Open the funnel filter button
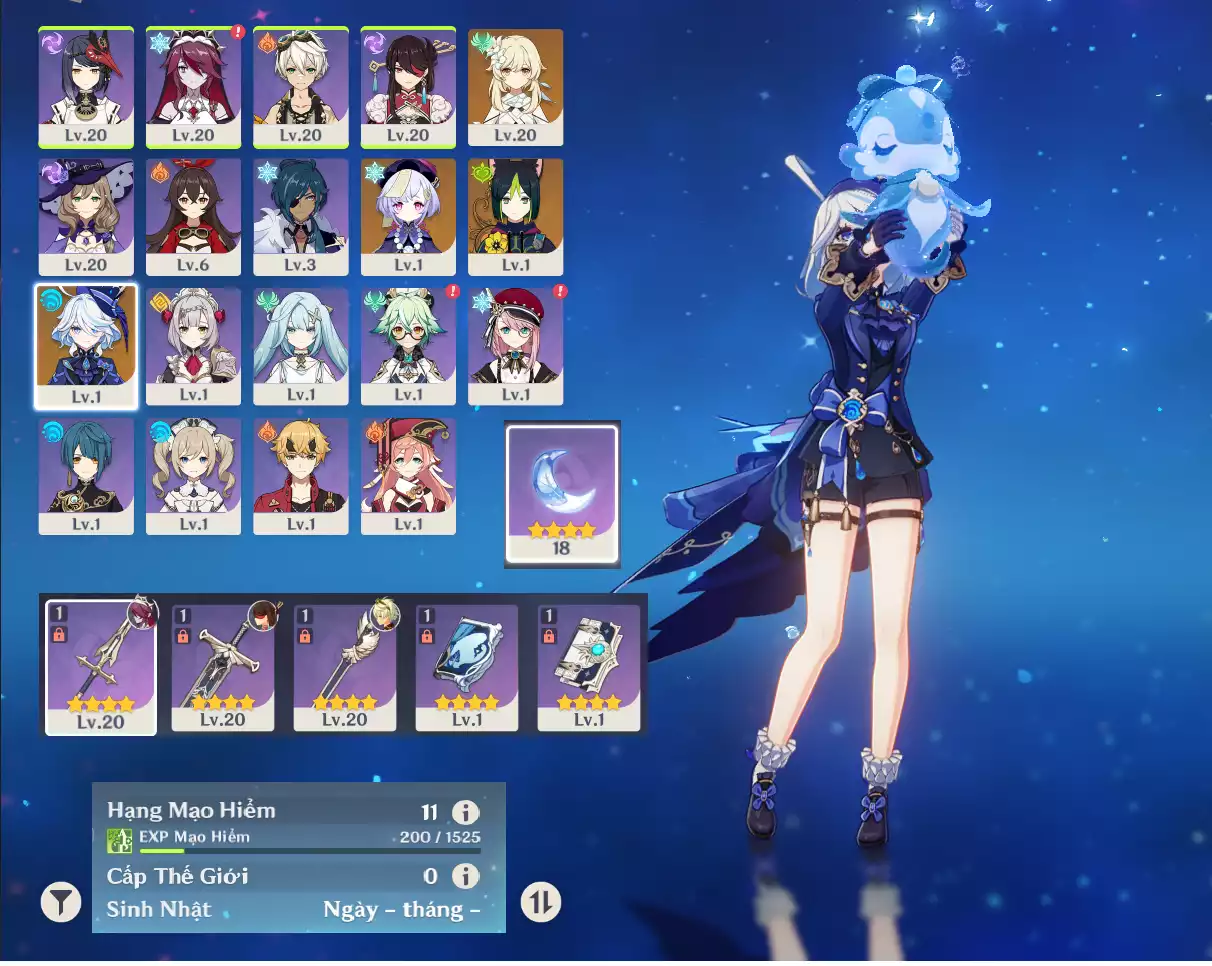This screenshot has width=1212, height=966. (61, 902)
